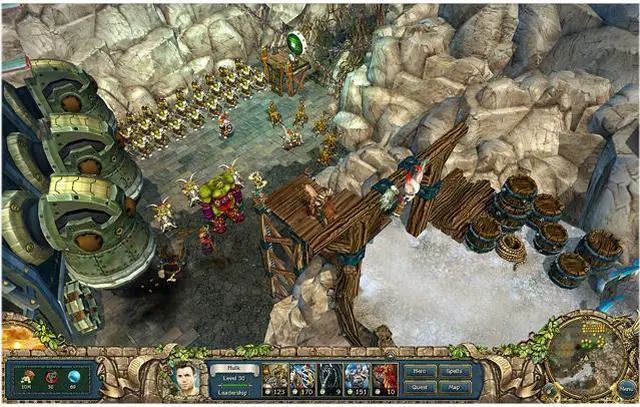640x407 pixels.
Task: Select the unnumbered middle army troop slot
Action: (x=330, y=378)
